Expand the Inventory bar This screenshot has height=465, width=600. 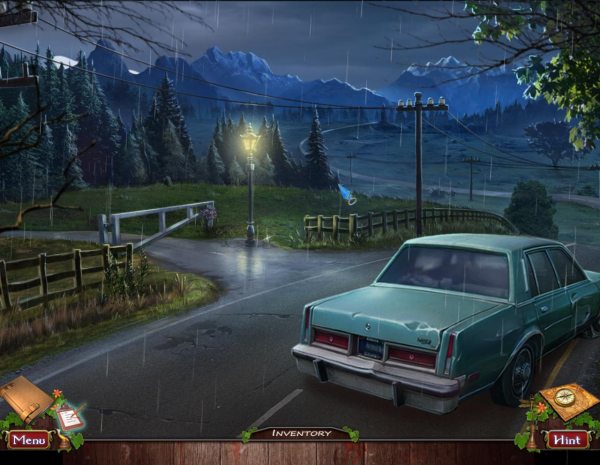[x=301, y=433]
